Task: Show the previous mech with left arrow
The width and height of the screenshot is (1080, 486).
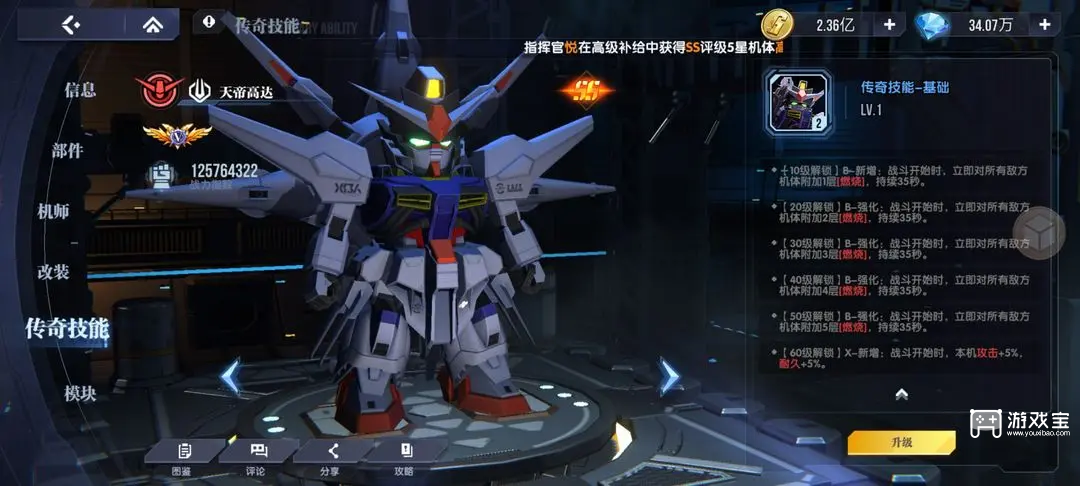Action: (231, 377)
